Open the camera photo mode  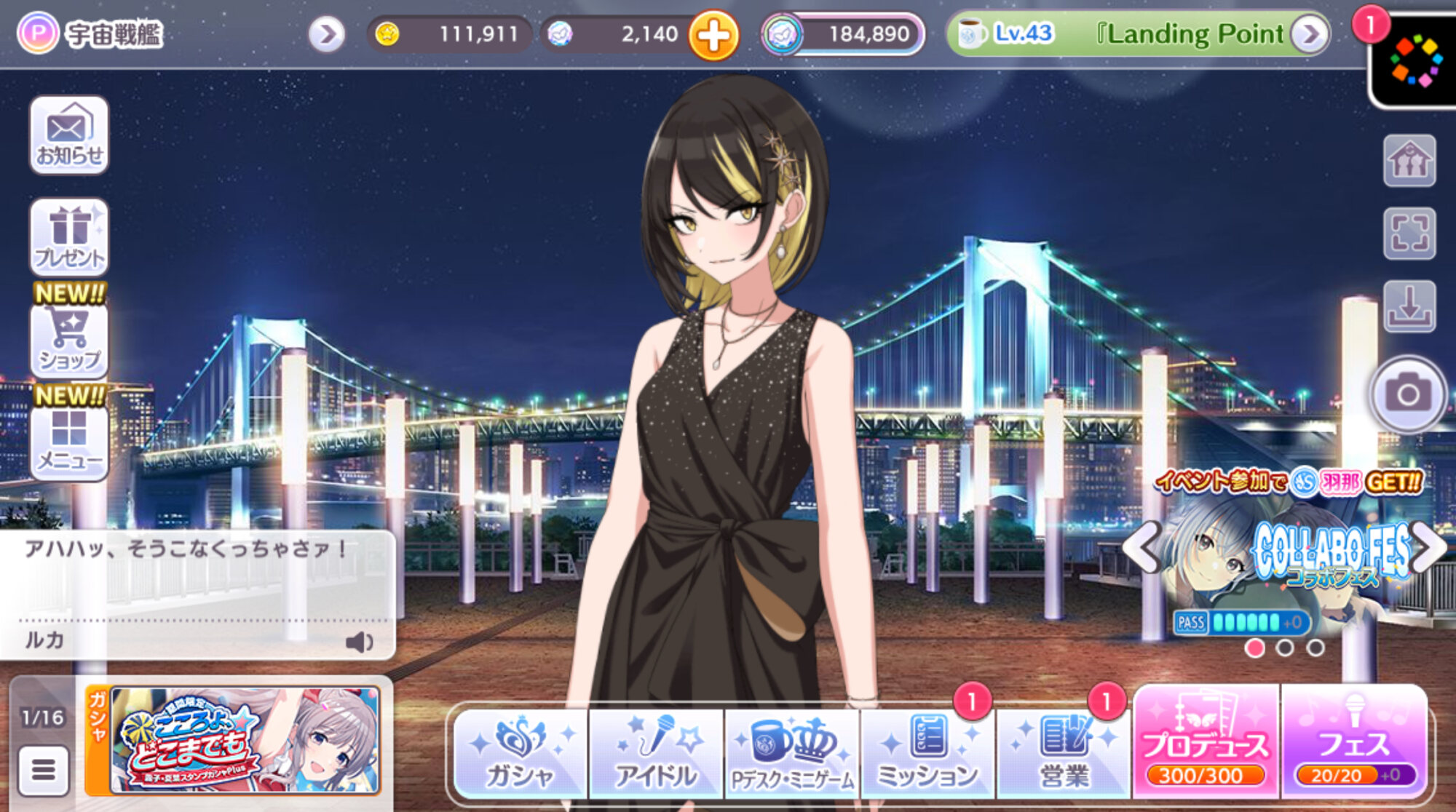click(1408, 394)
